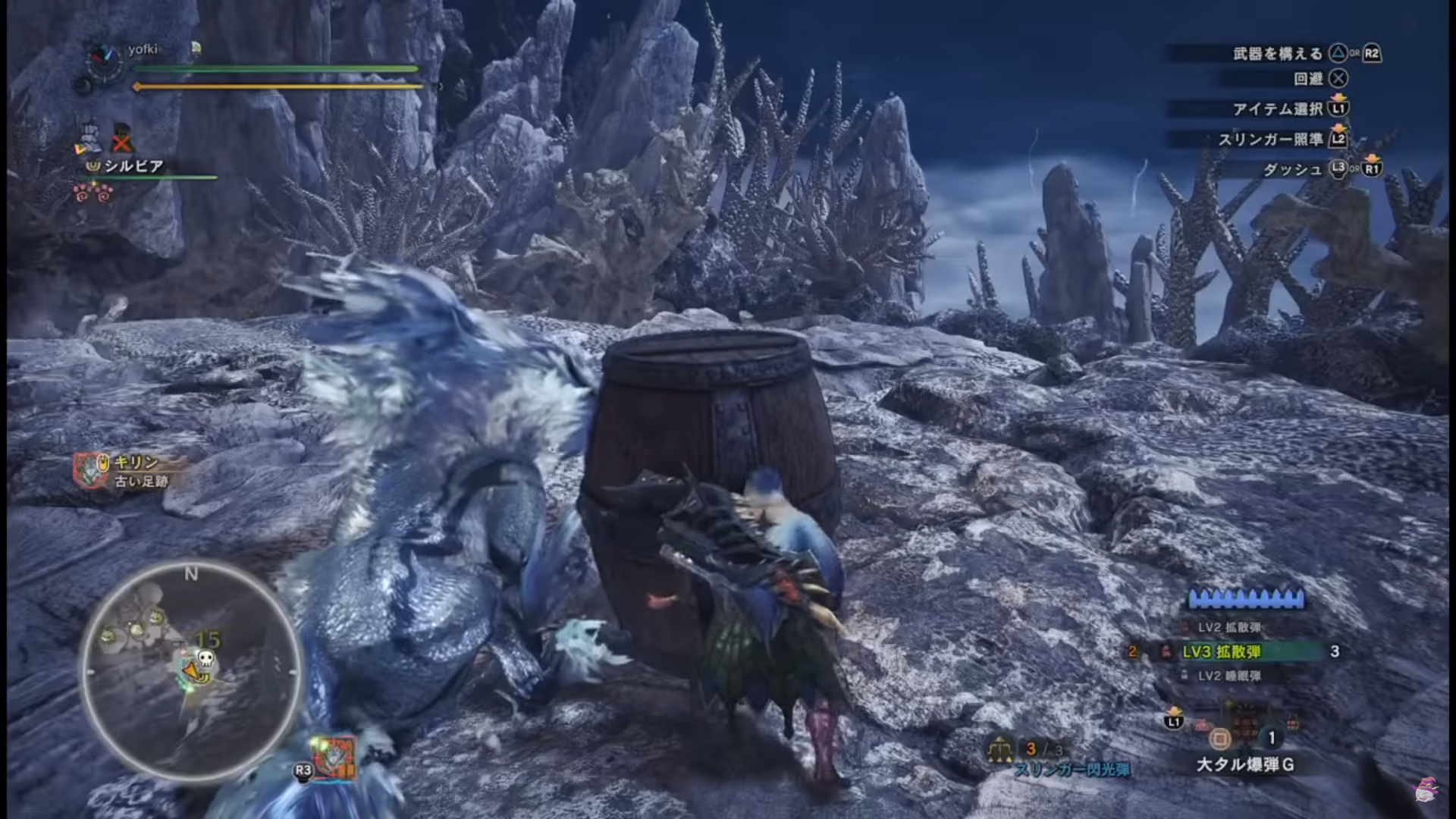Image resolution: width=1456 pixels, height=819 pixels.
Task: Choose the LV3 拡散弾 ammo entry
Action: pos(1222,651)
